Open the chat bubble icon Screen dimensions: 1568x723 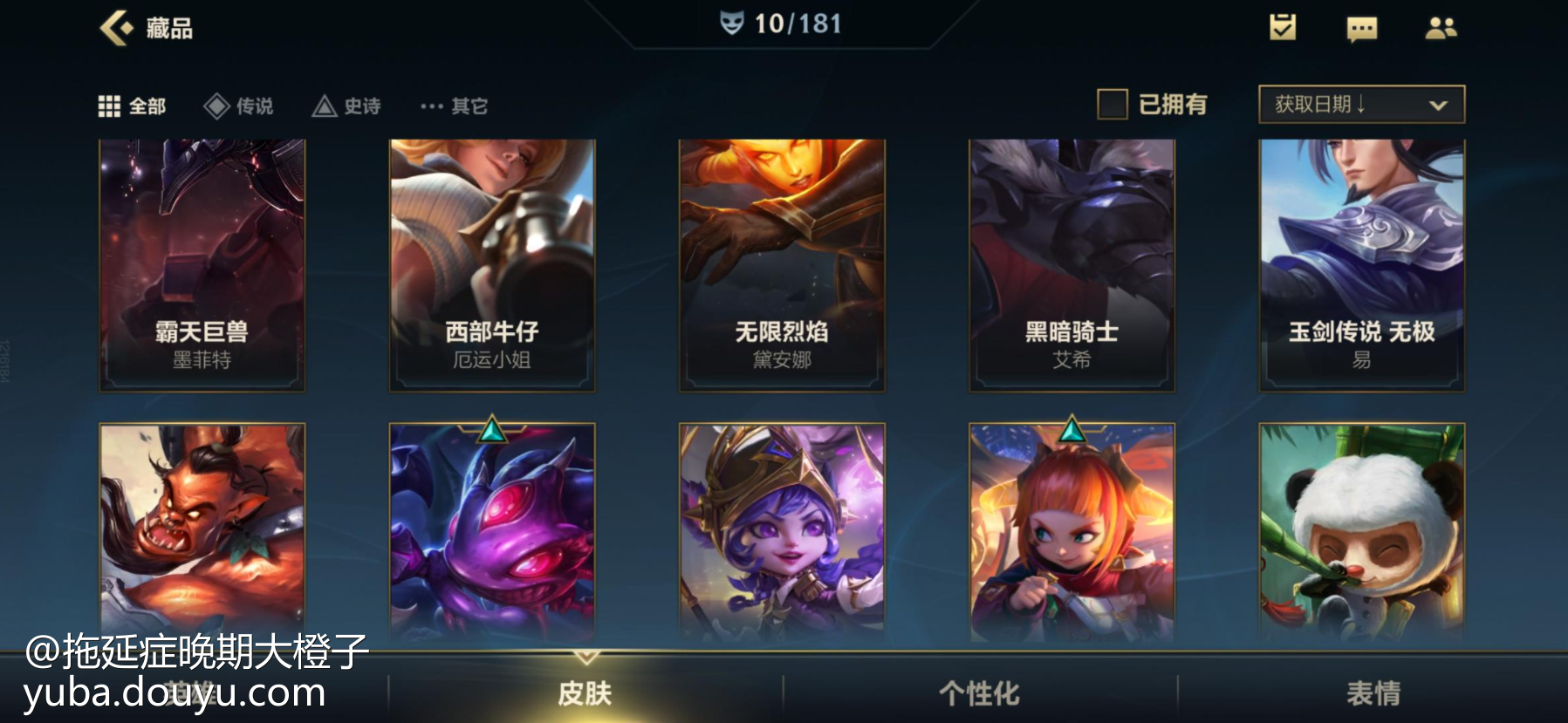pos(1361,29)
